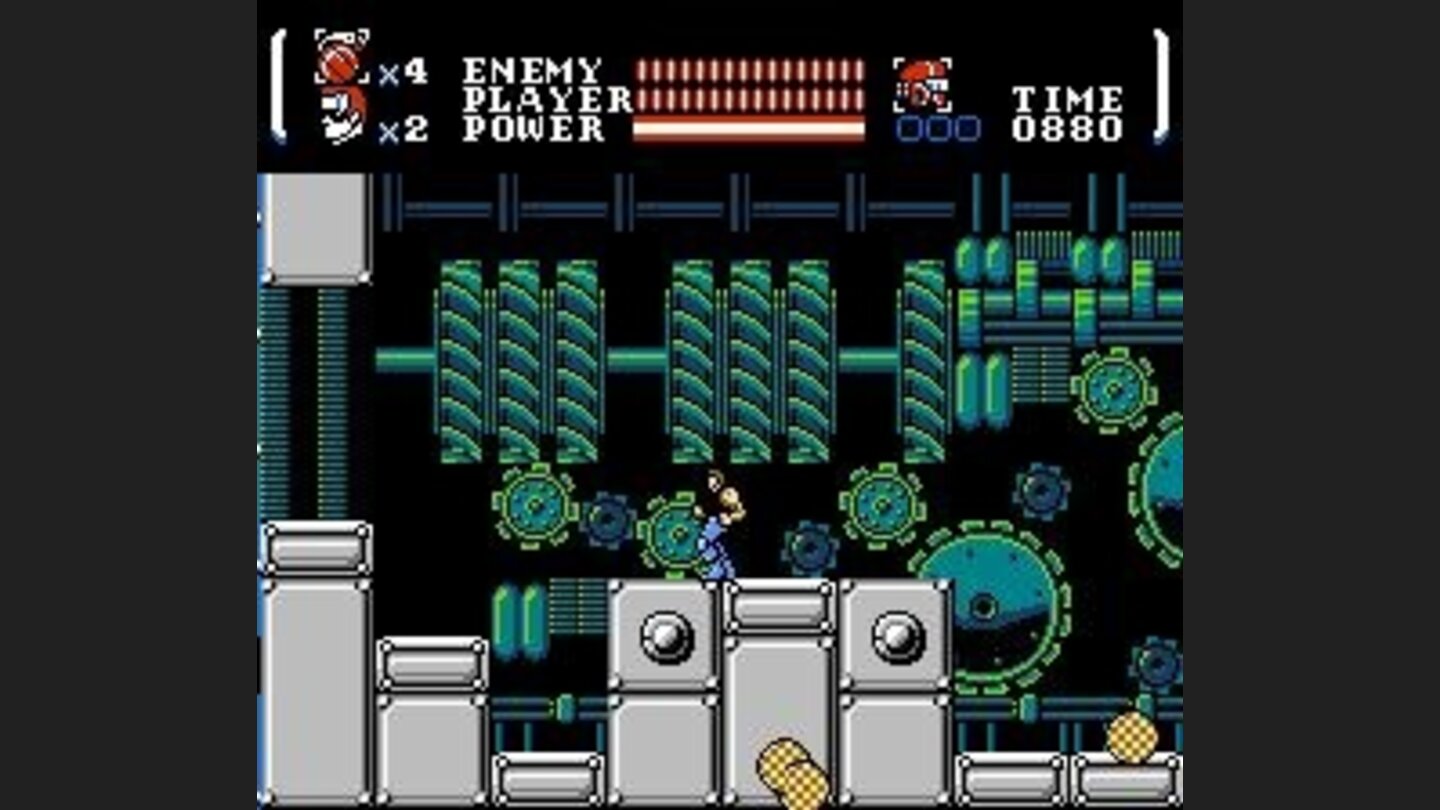Image resolution: width=1440 pixels, height=810 pixels.
Task: Click the TIME 0880 counter text
Action: (x=1066, y=115)
